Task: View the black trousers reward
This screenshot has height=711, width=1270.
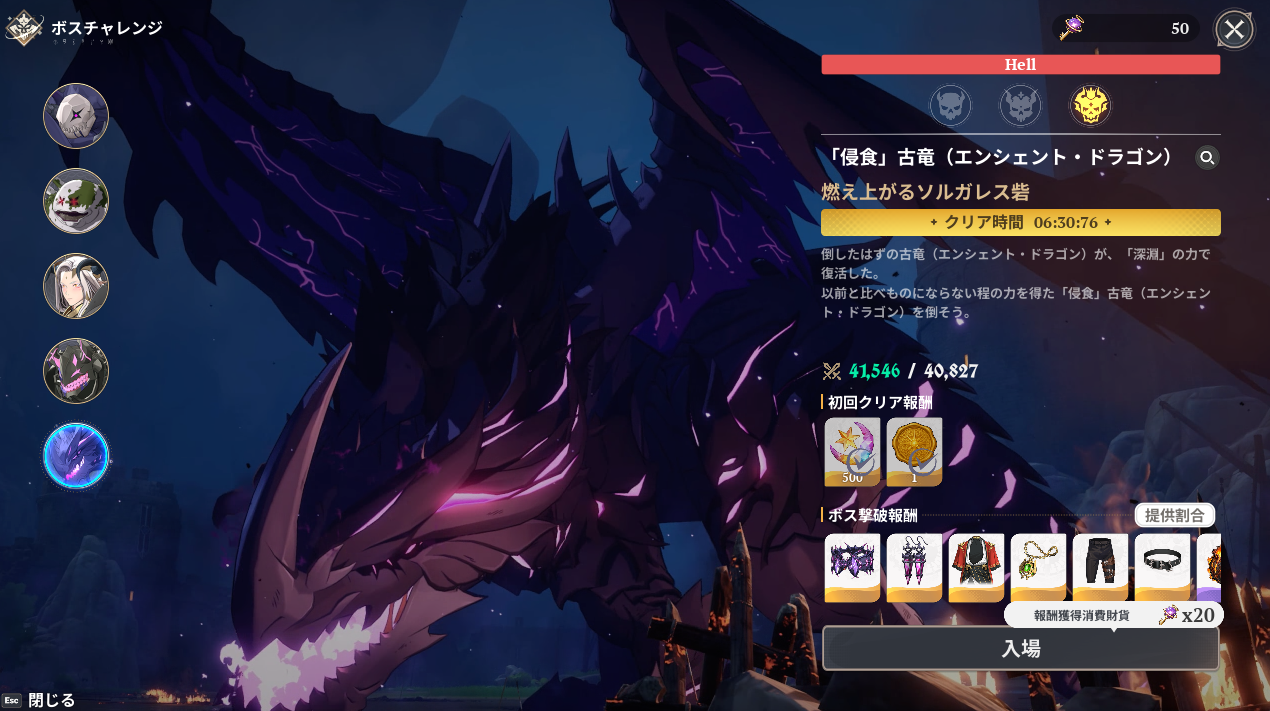Action: tap(1100, 567)
